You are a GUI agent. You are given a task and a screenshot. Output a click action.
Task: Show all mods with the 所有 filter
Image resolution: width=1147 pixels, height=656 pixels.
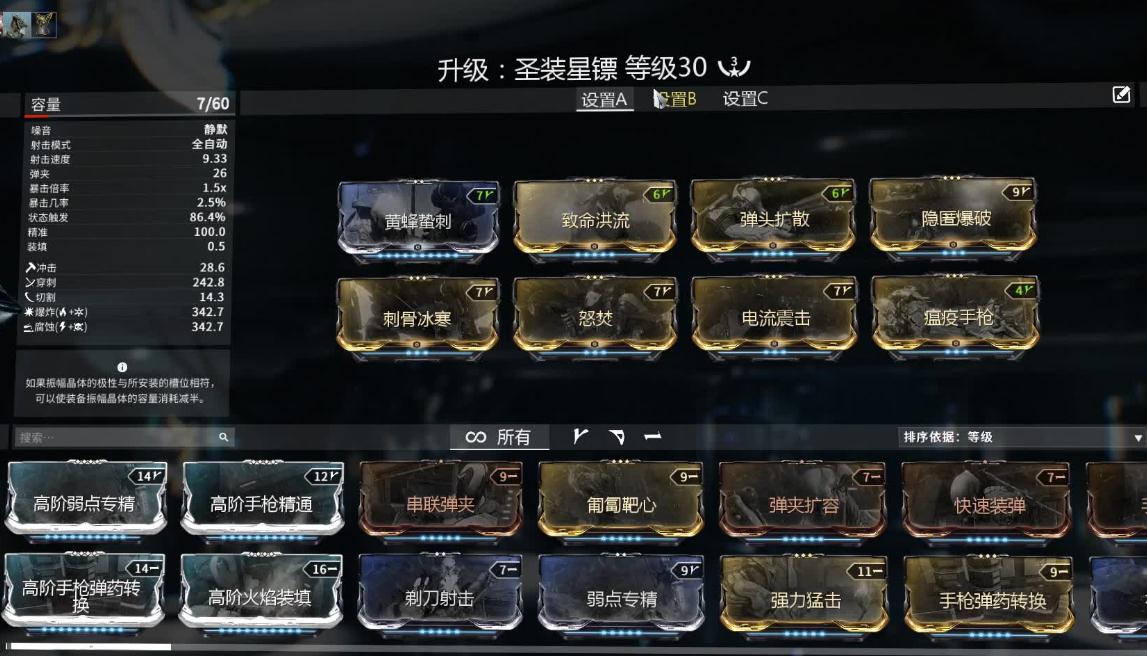click(498, 437)
